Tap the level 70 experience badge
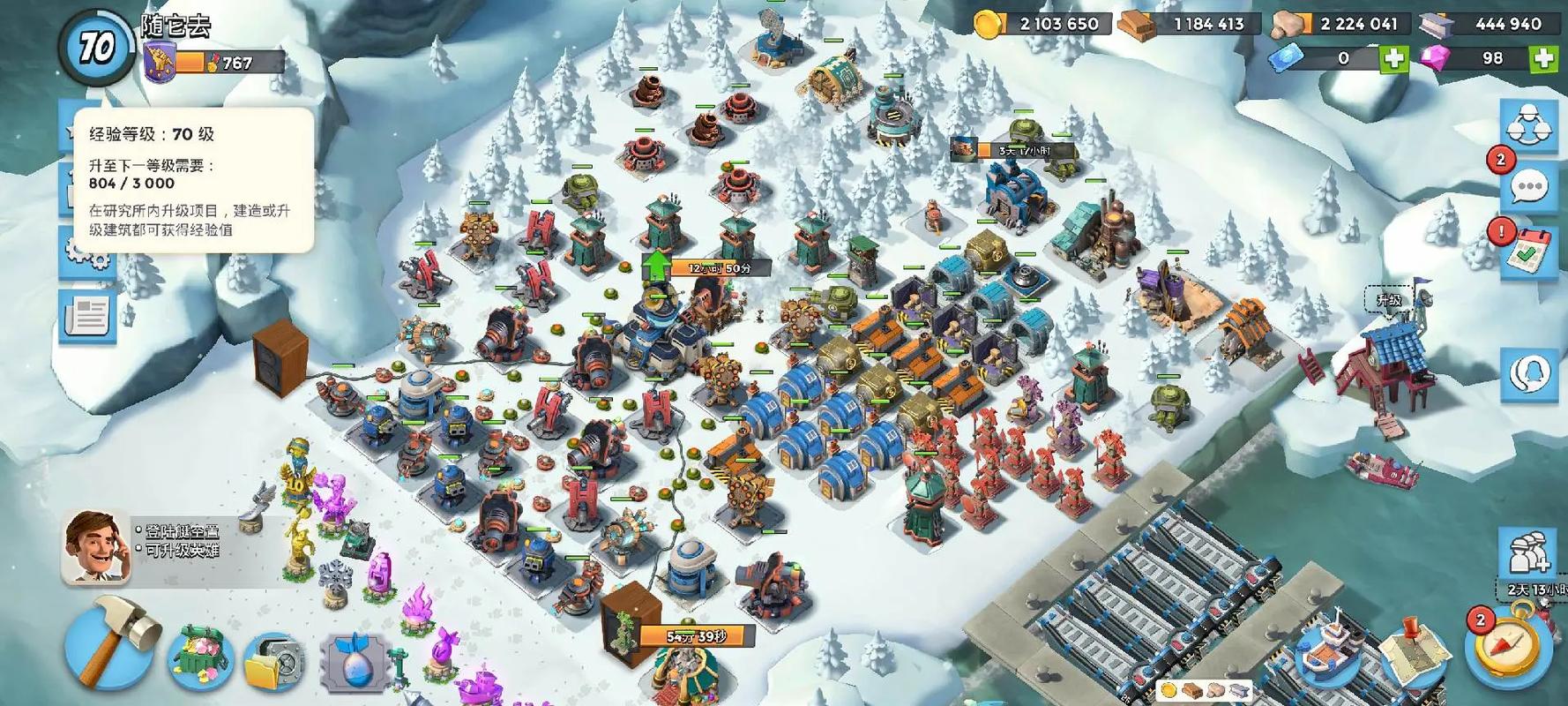 pos(96,46)
